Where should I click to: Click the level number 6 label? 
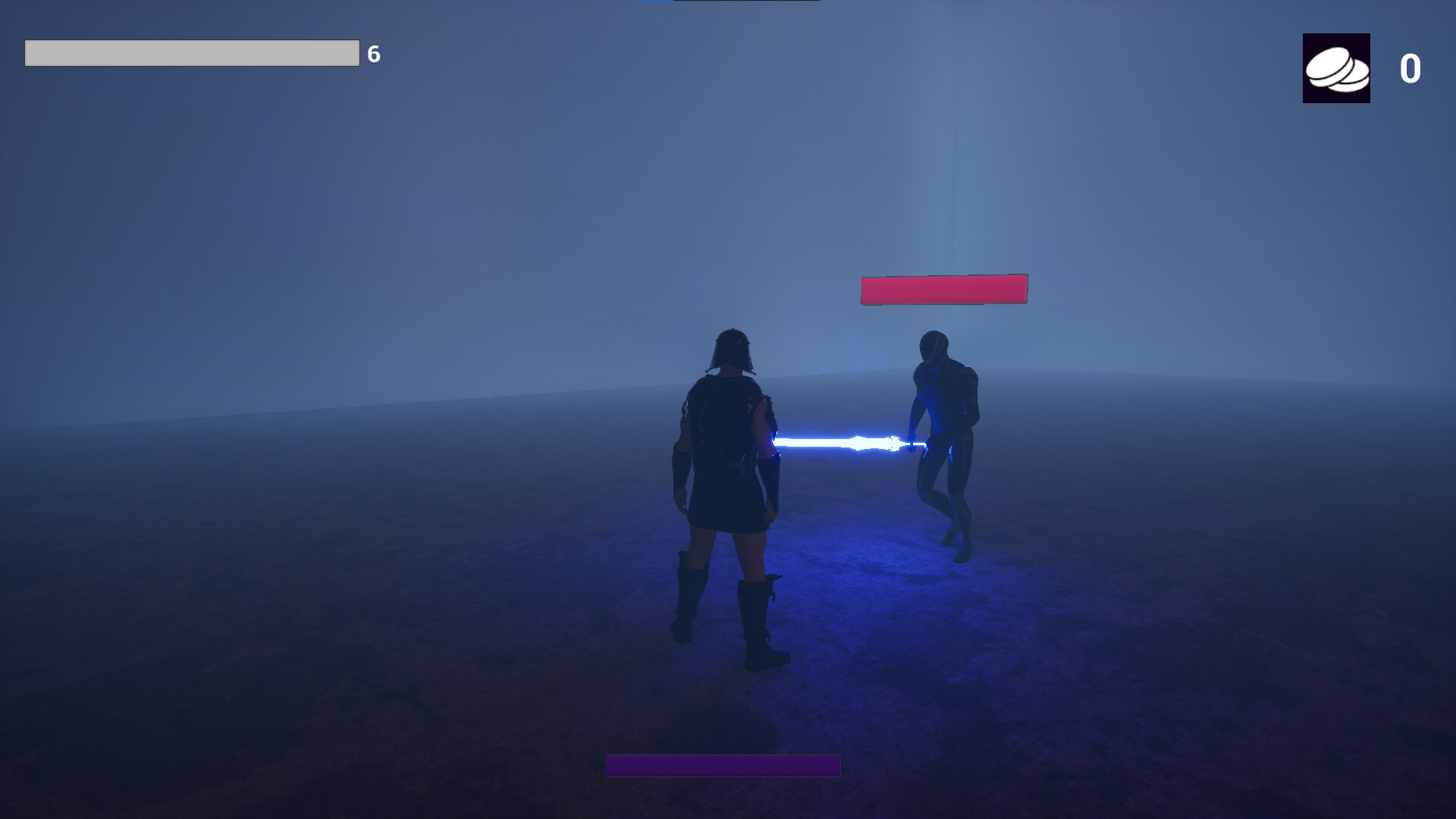point(372,54)
